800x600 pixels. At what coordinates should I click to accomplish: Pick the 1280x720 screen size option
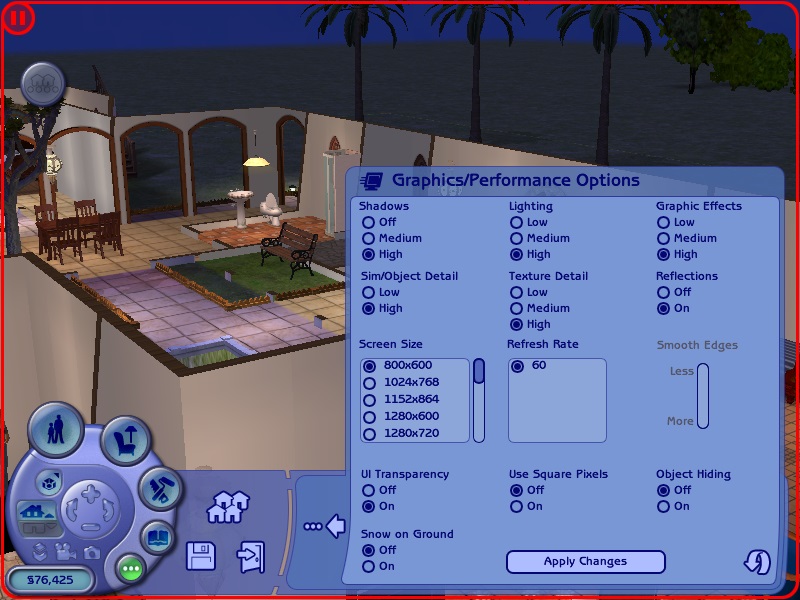[x=370, y=434]
